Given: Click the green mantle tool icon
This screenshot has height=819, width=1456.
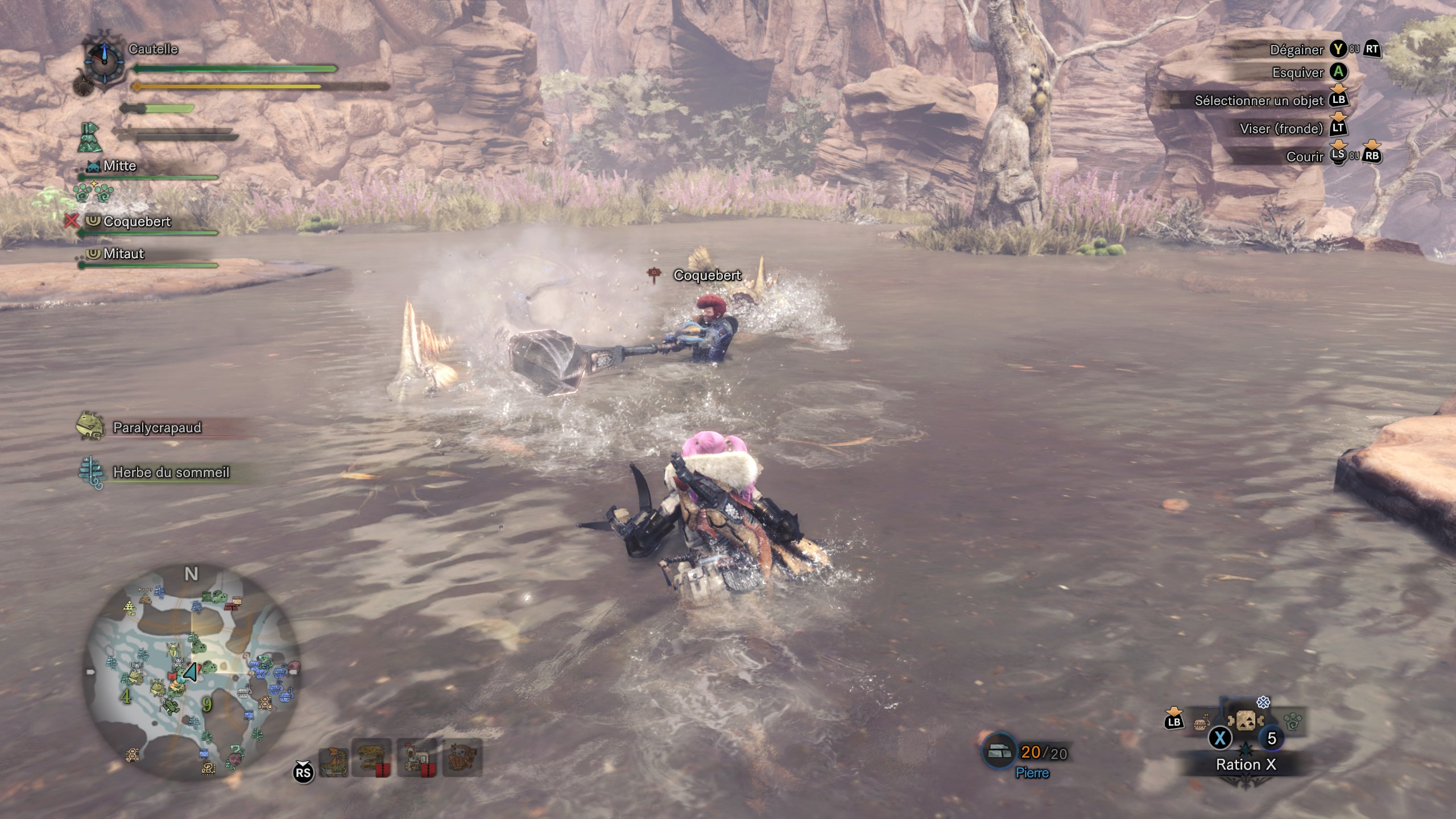Looking at the screenshot, I should pos(89,138).
